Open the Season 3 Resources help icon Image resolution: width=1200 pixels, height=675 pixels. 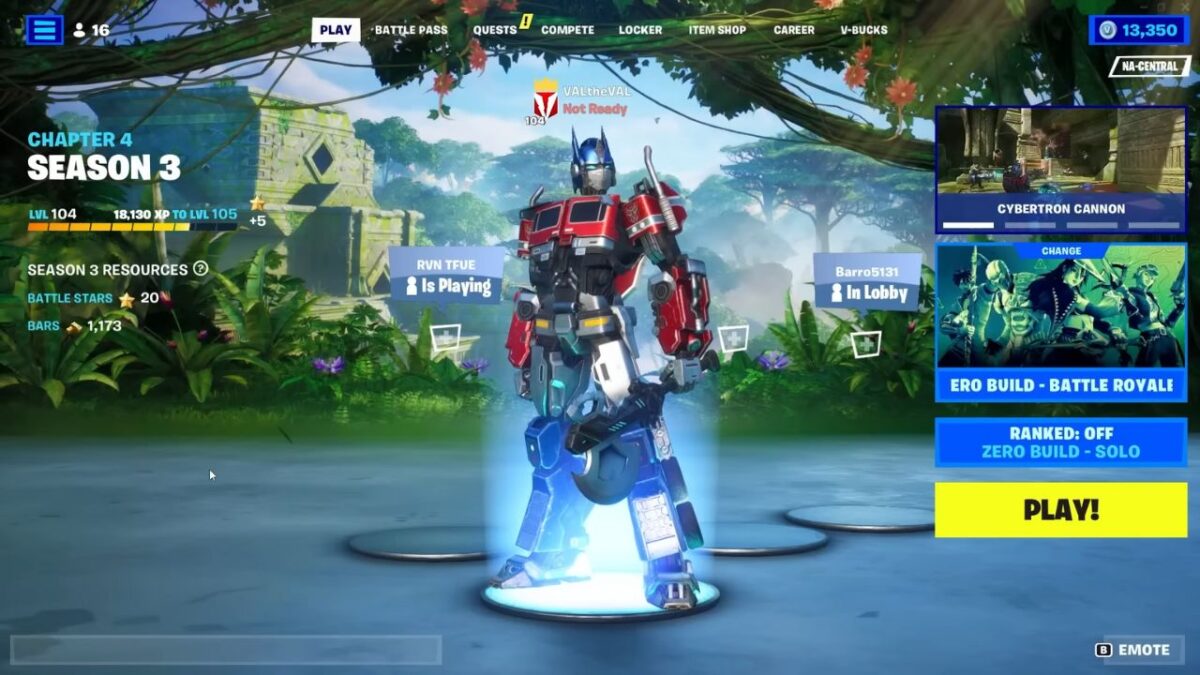[x=200, y=269]
